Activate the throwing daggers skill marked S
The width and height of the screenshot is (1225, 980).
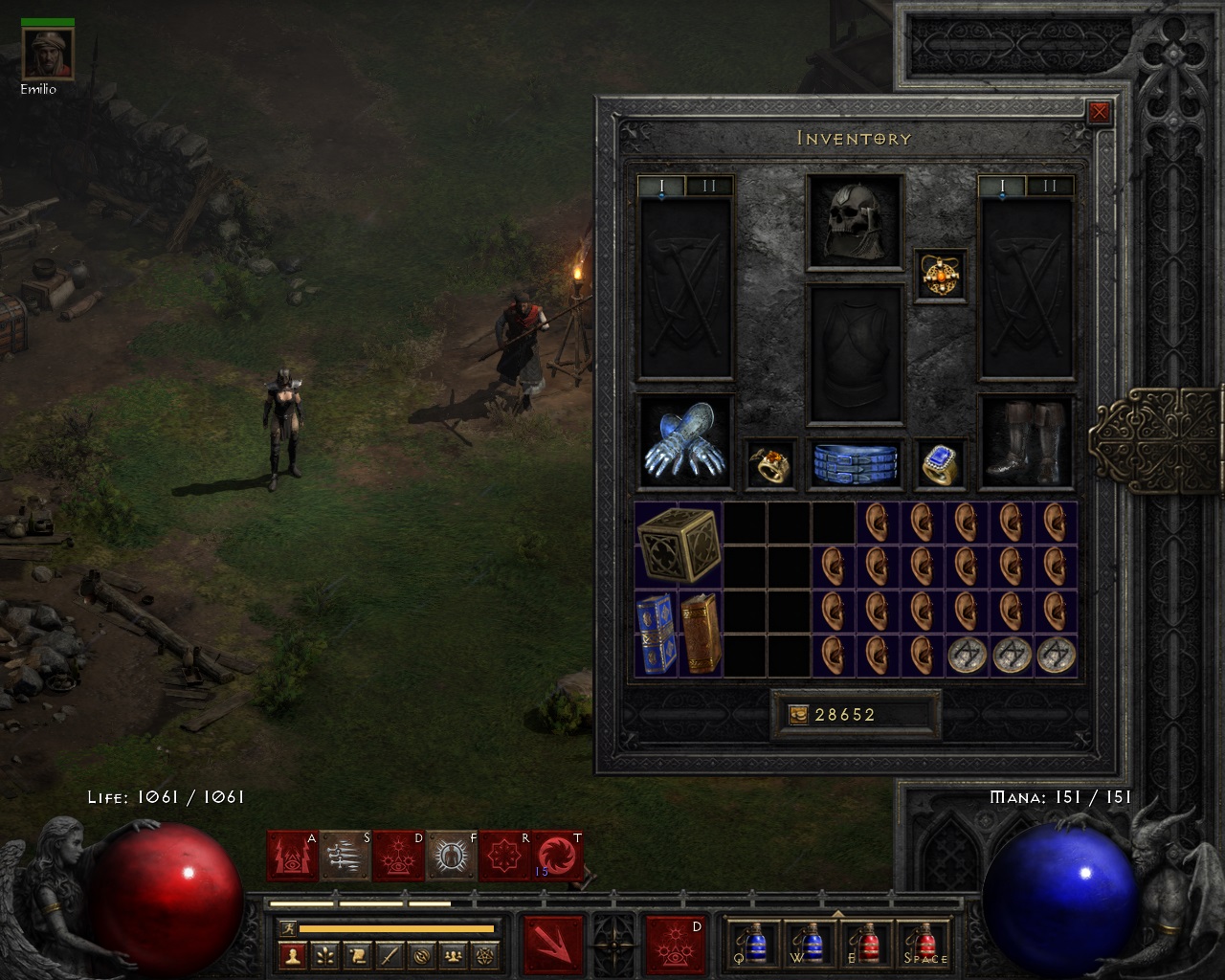coord(345,855)
